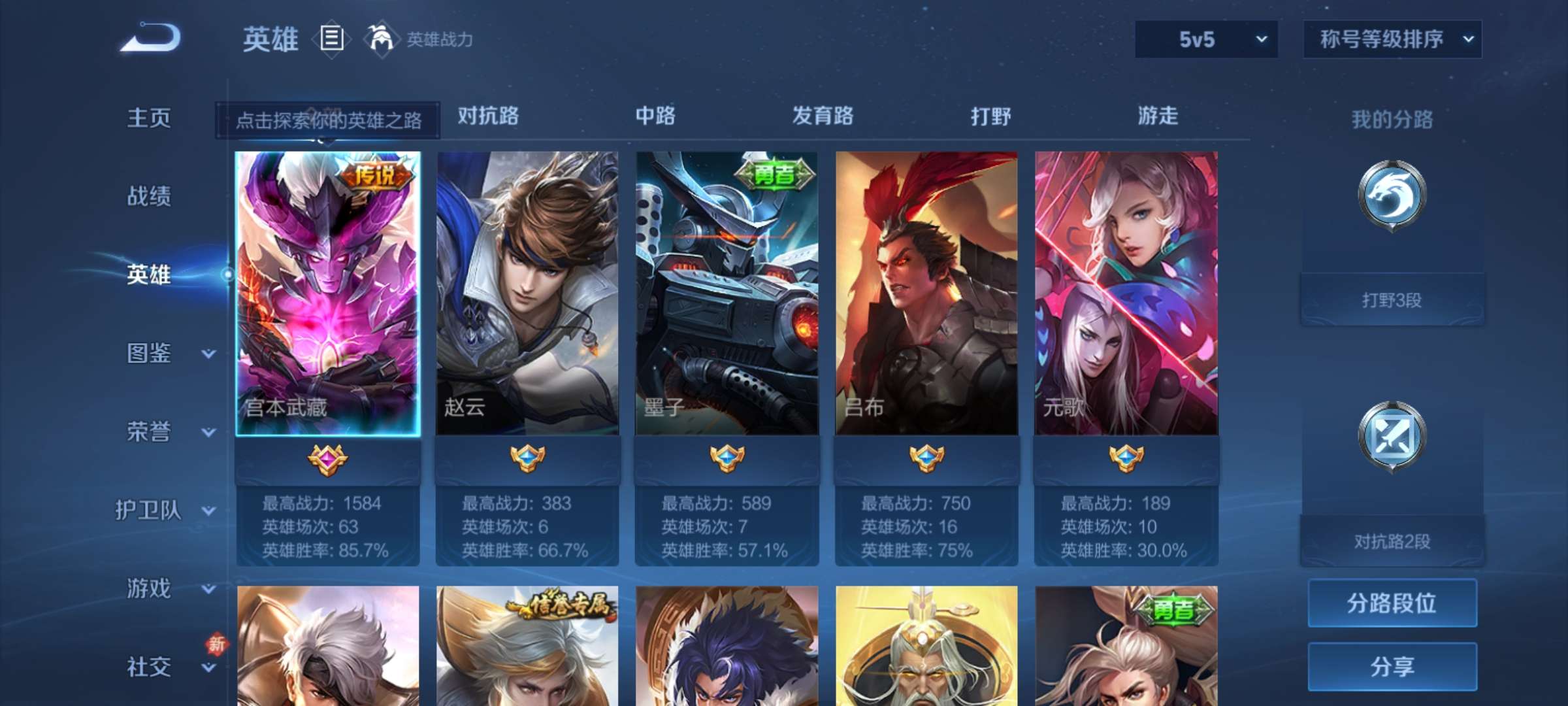
Task: Open the hero list icon beside 英雄 title
Action: coord(332,41)
